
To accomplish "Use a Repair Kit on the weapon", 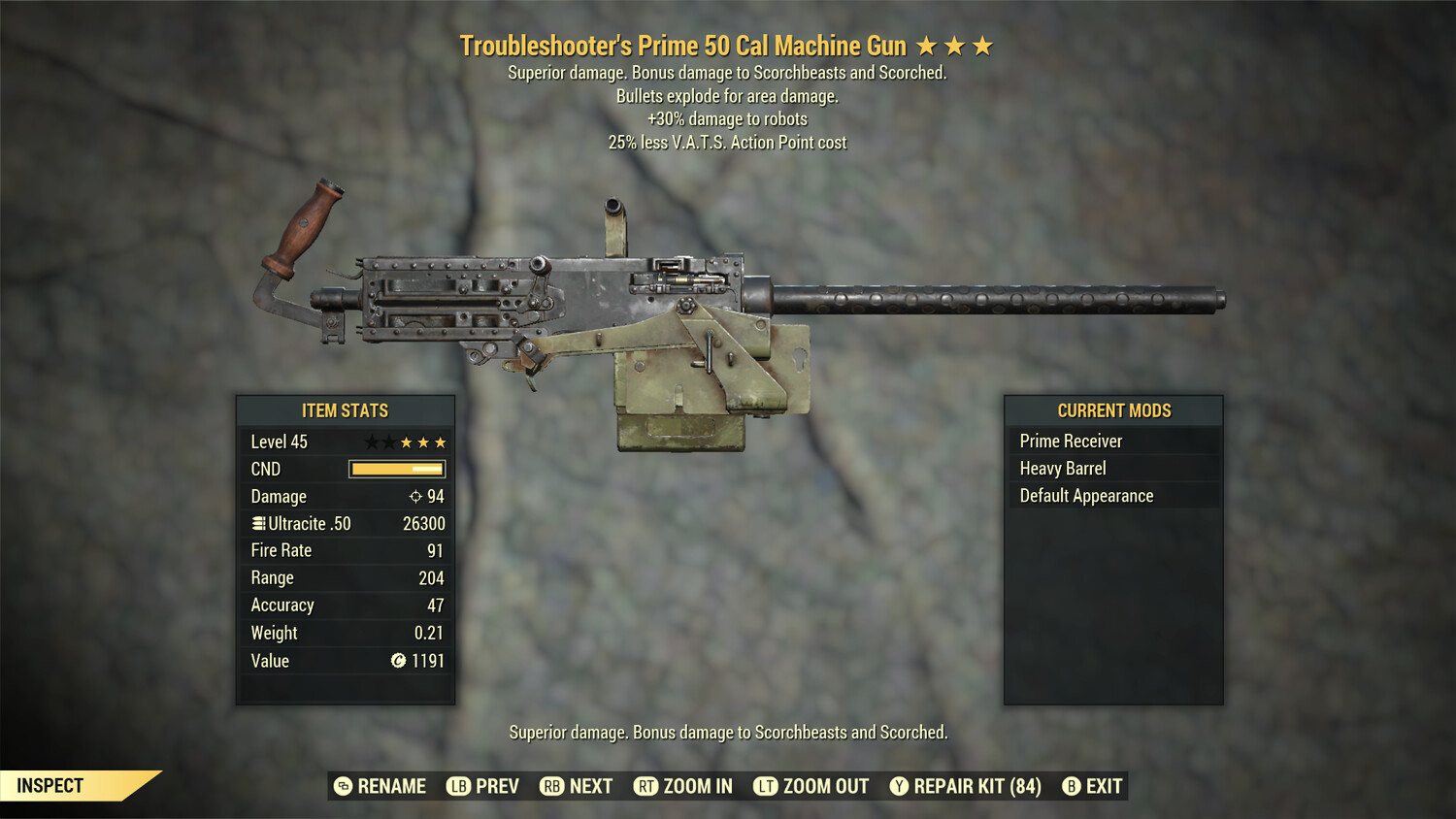I will pyautogui.click(x=976, y=786).
